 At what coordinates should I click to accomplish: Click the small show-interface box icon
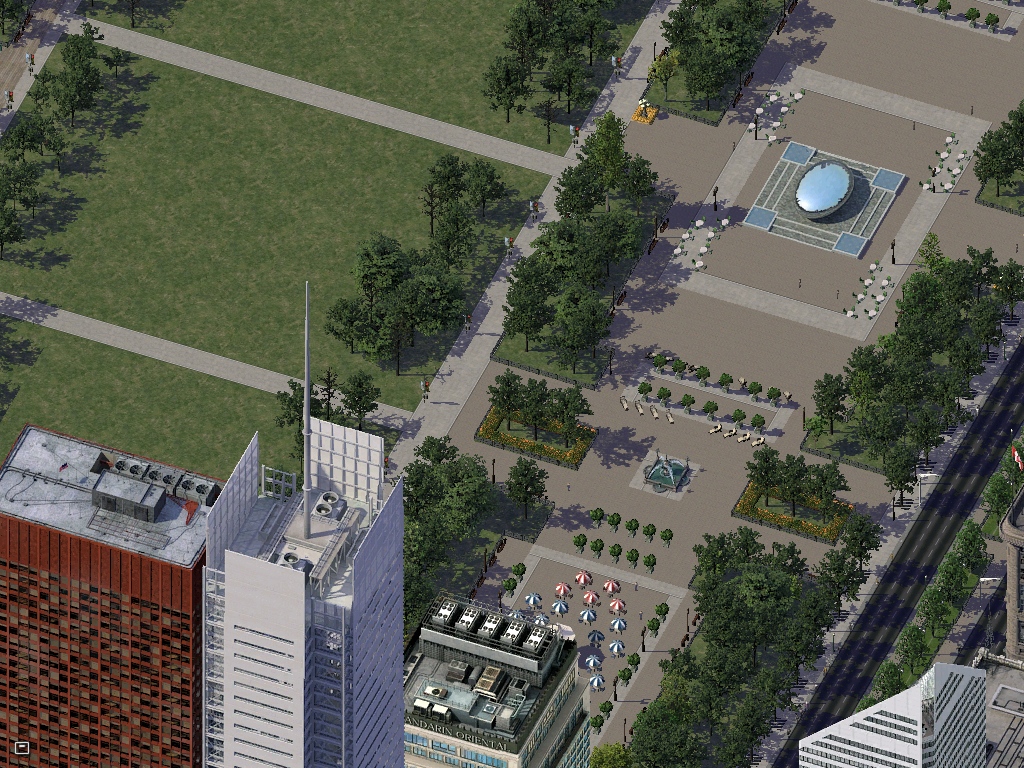pos(22,747)
